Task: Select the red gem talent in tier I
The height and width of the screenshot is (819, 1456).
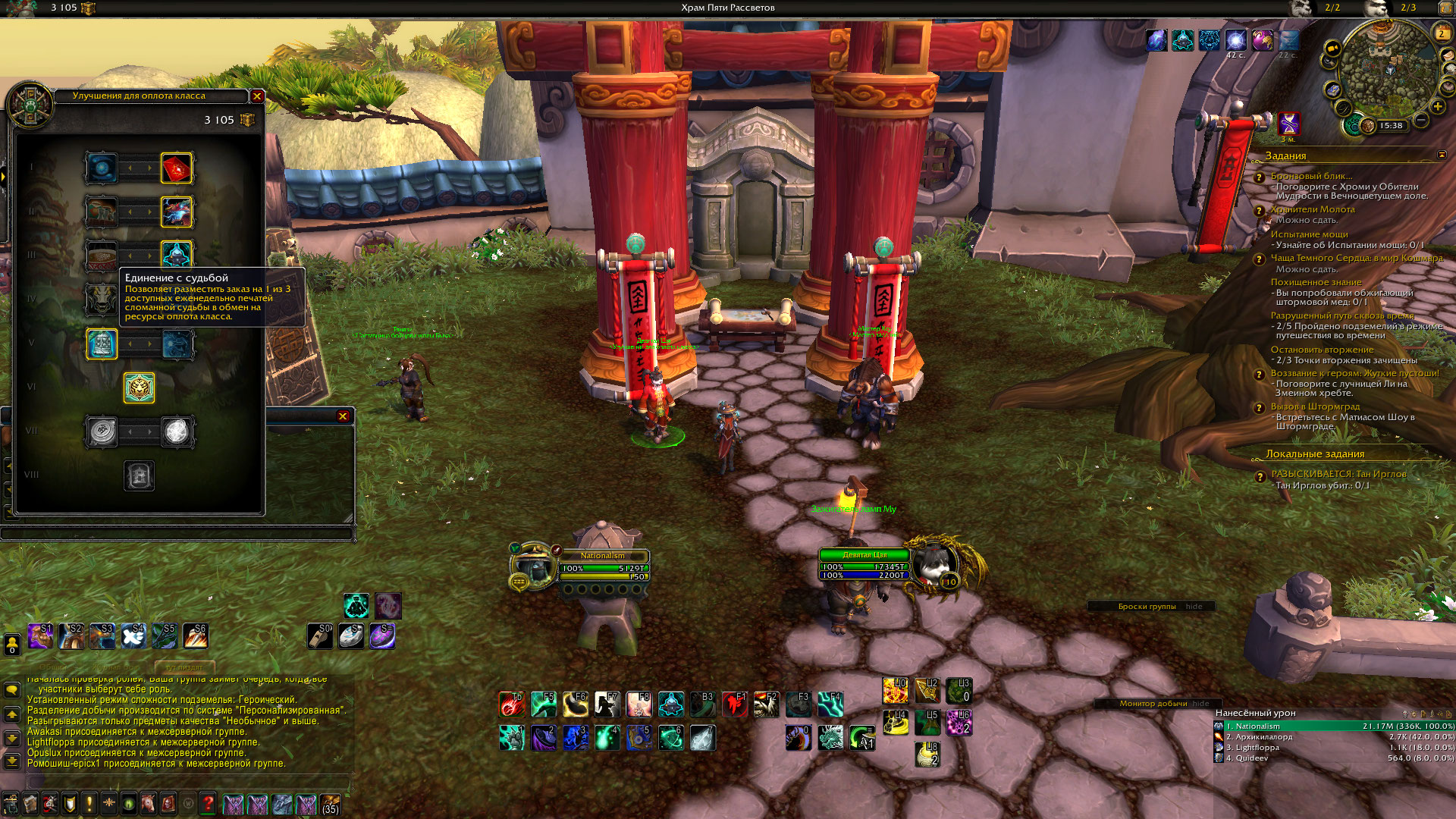Action: coord(177,168)
